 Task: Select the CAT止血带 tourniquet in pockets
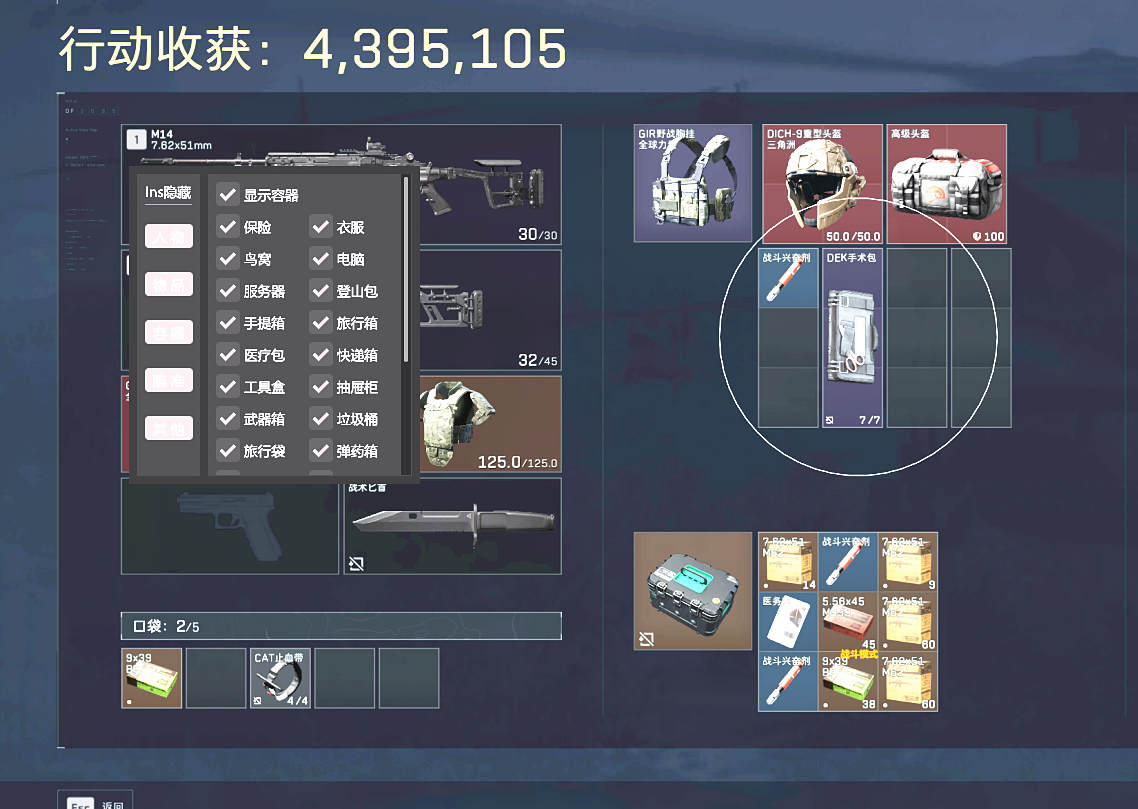pyautogui.click(x=280, y=678)
